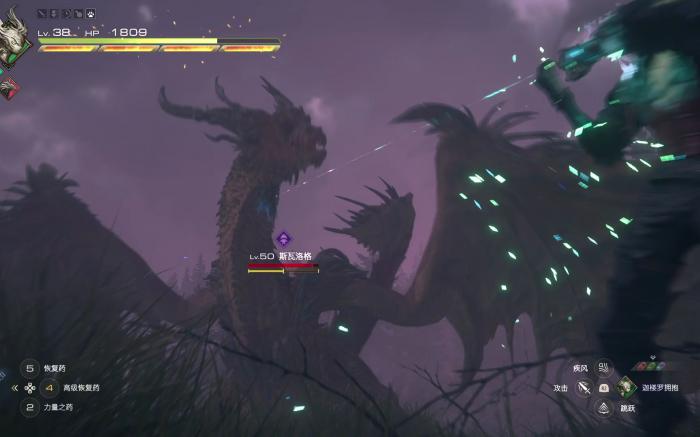The height and width of the screenshot is (437, 700).
Task: Click the purple target marker above 斯瓦洛格
Action: [283, 239]
